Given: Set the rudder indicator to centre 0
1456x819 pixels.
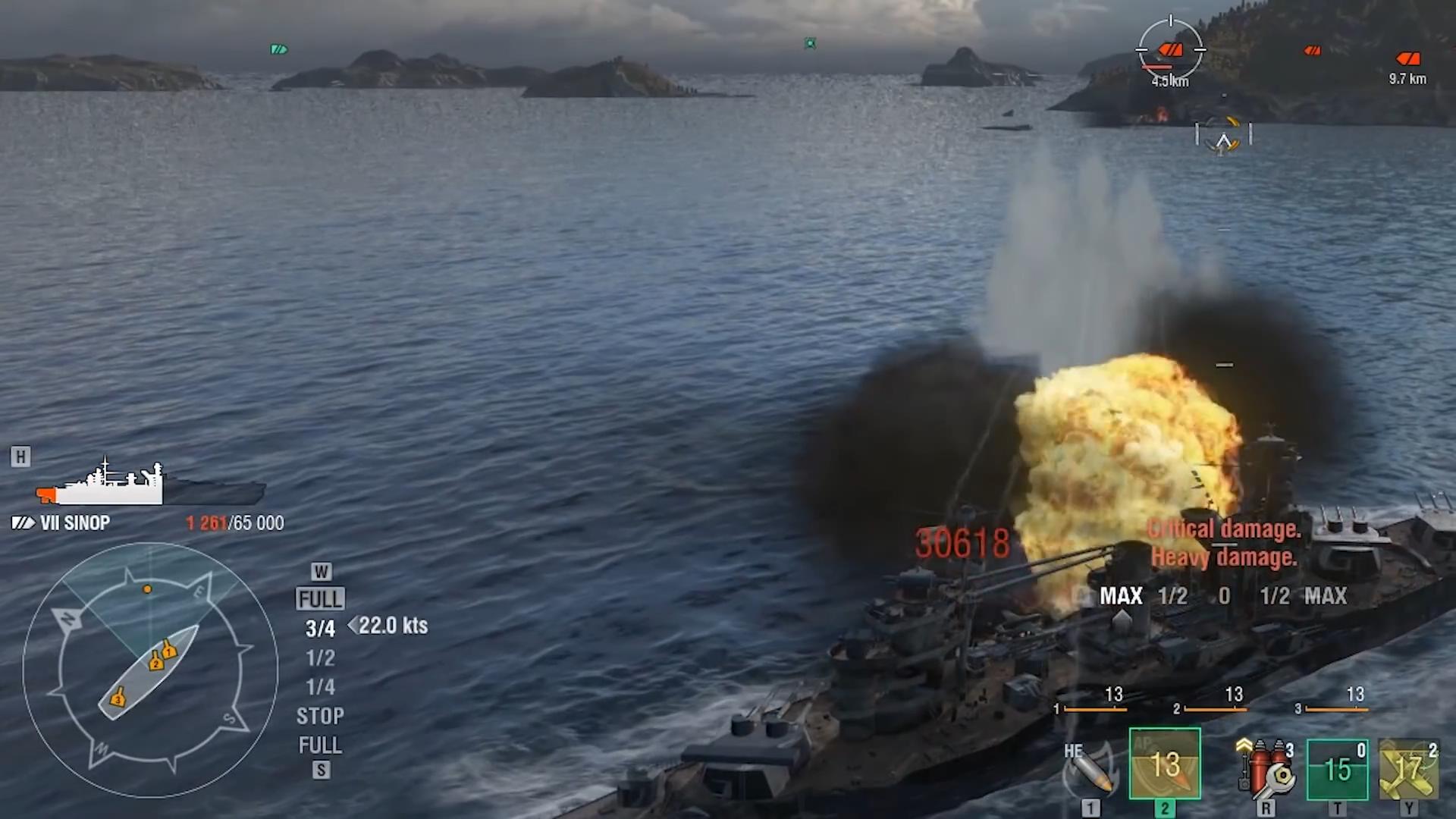Looking at the screenshot, I should tap(1224, 596).
